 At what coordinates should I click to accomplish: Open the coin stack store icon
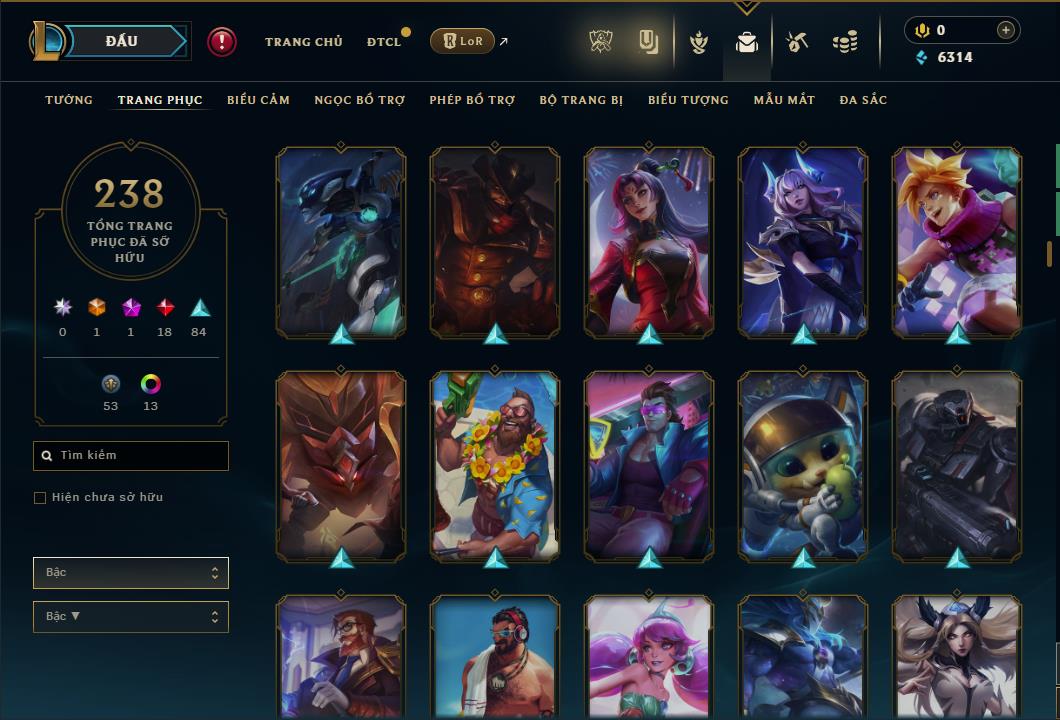tap(845, 42)
